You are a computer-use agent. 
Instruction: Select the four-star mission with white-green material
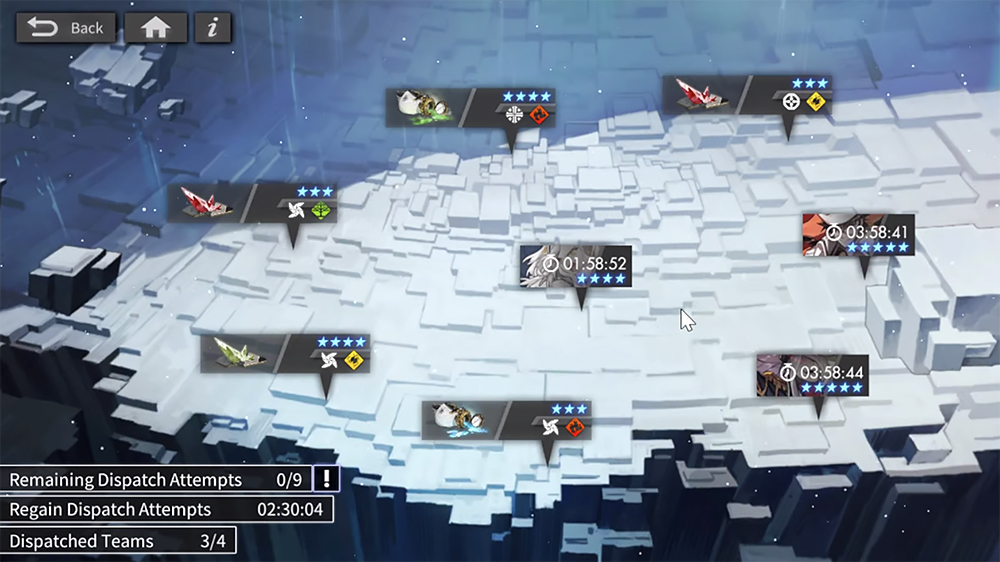(x=471, y=108)
